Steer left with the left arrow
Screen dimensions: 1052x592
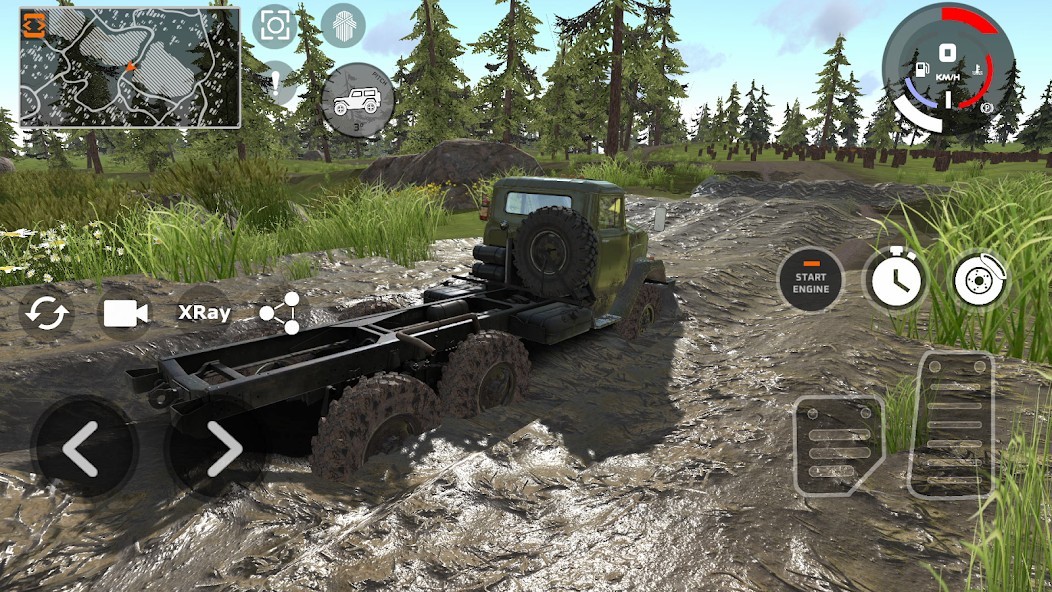tap(83, 448)
